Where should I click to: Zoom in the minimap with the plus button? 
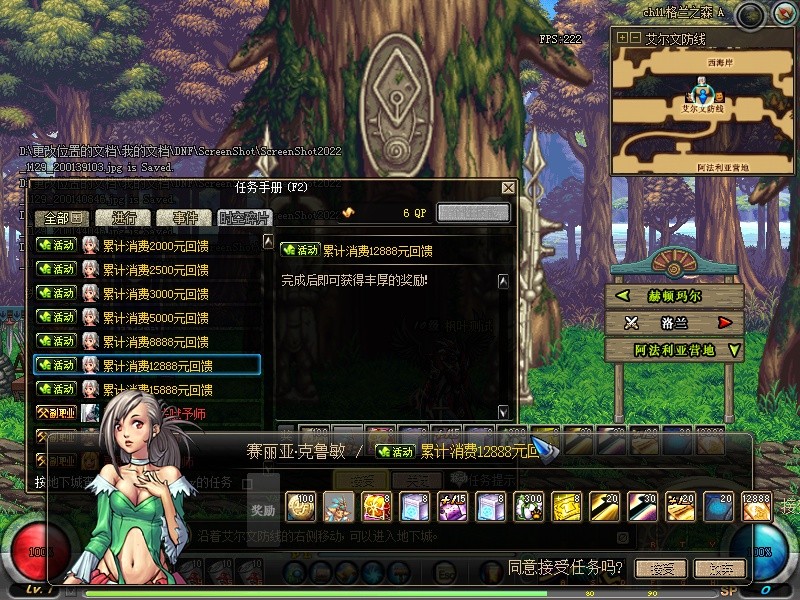[622, 38]
